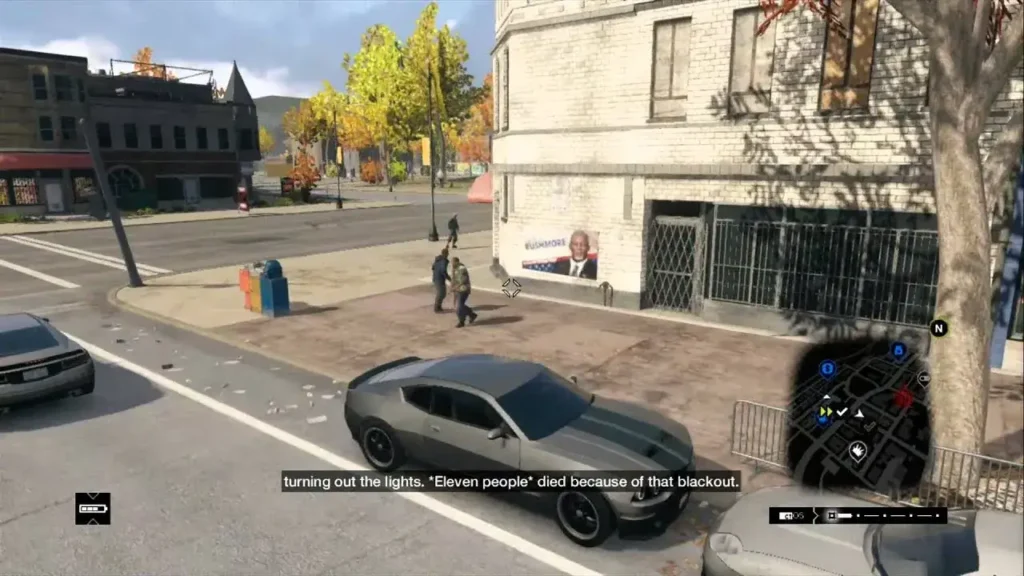The image size is (1024, 576).
Task: Select the blue padlock map marker
Action: [x=898, y=351]
